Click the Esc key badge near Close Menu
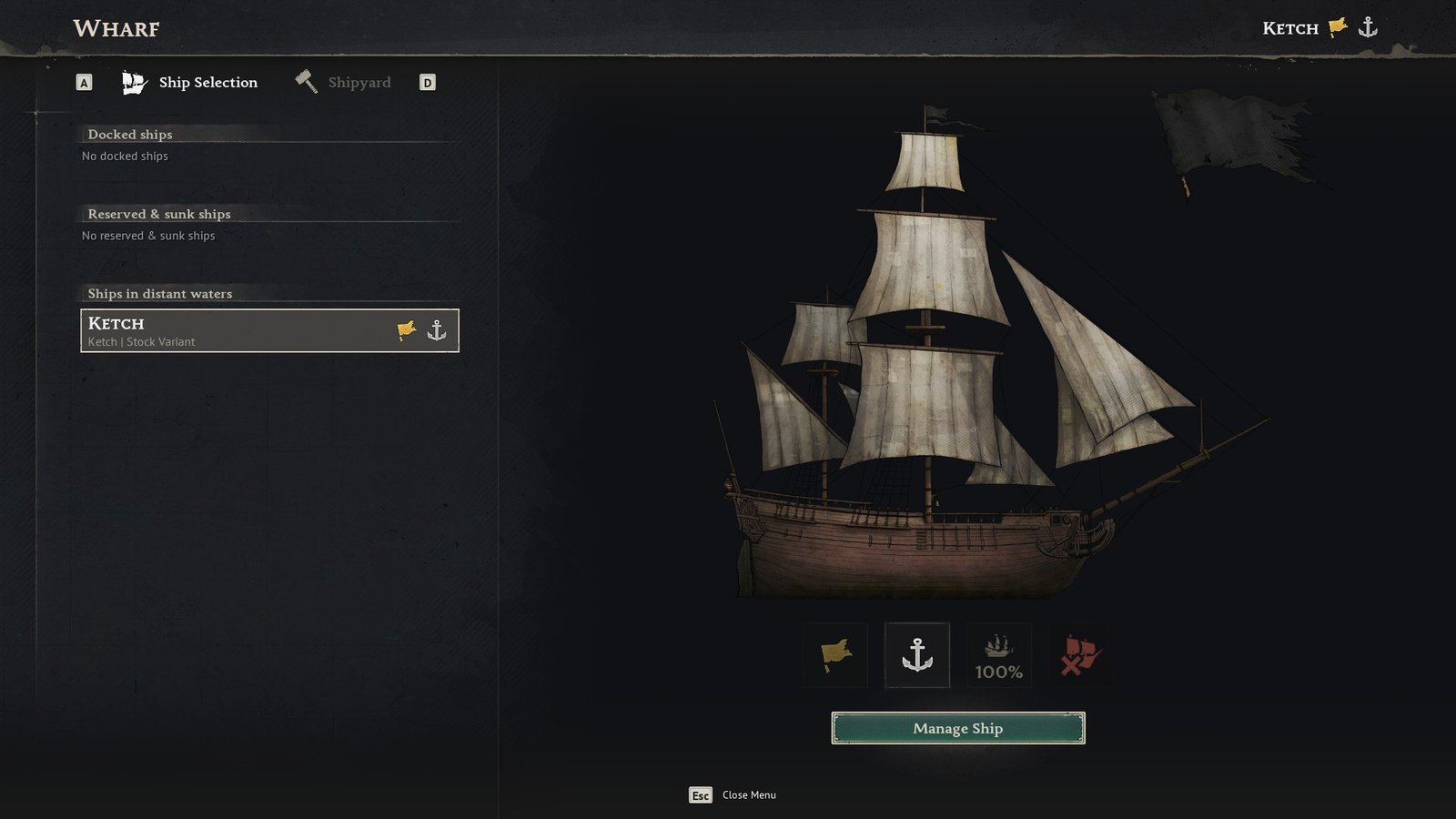1456x819 pixels. pyautogui.click(x=700, y=794)
